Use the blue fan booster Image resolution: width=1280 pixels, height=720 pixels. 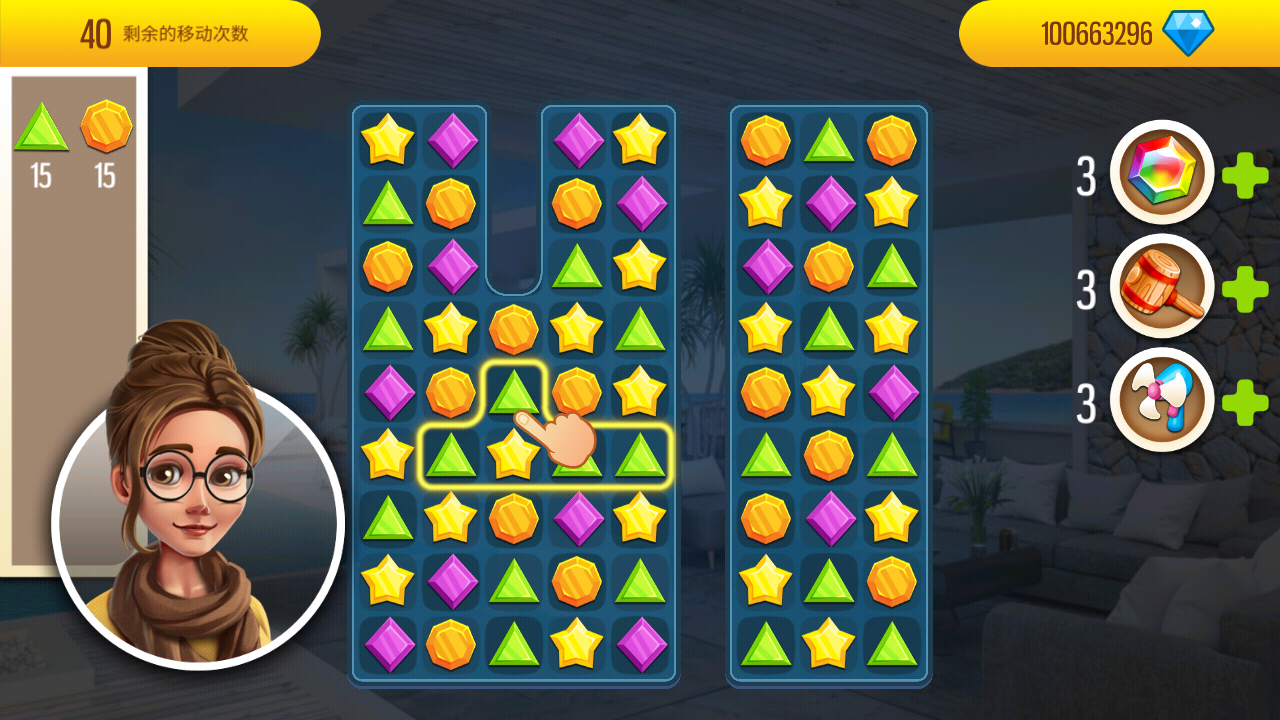(1161, 401)
